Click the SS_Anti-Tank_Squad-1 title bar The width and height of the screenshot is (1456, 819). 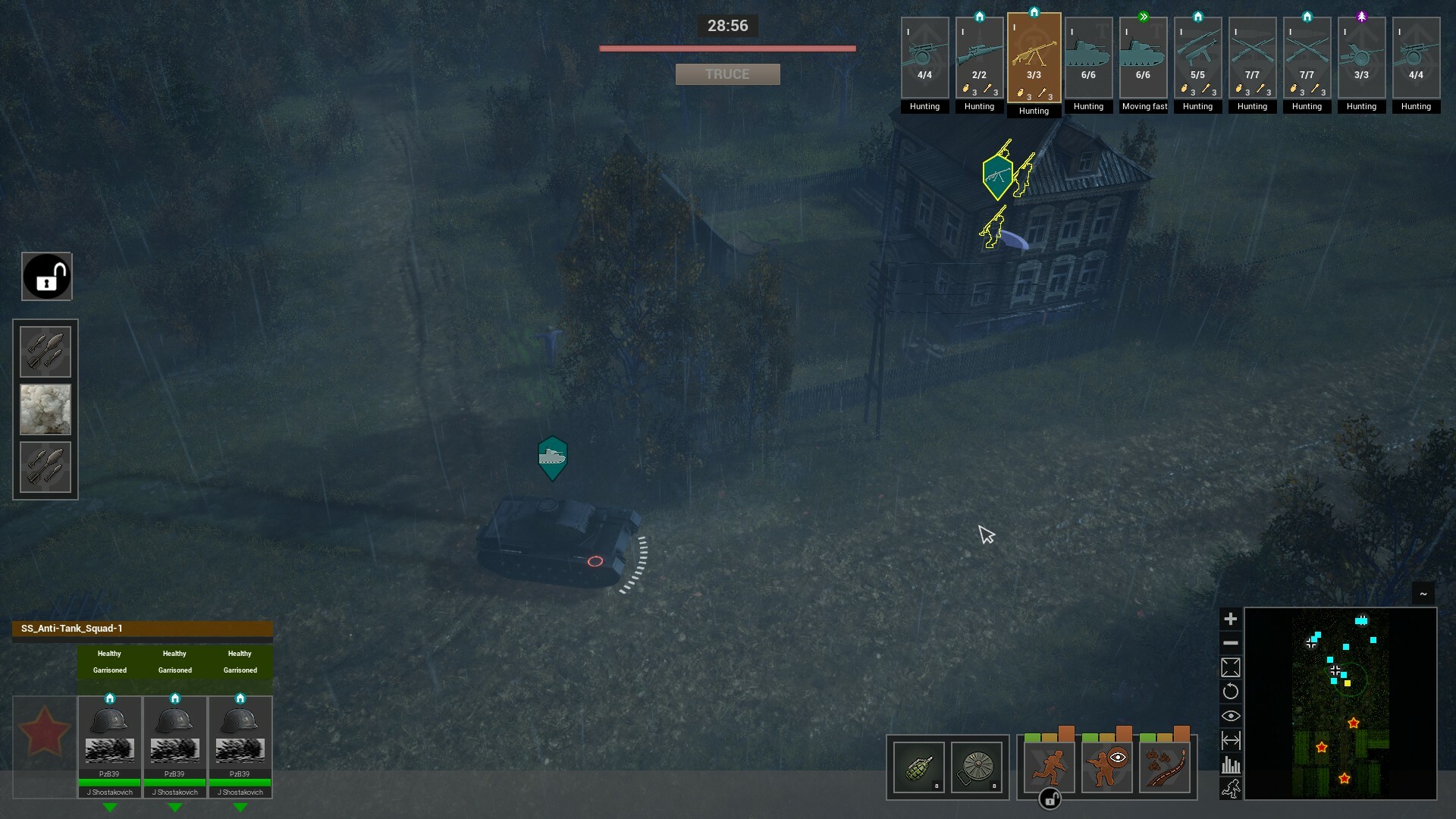coord(142,629)
